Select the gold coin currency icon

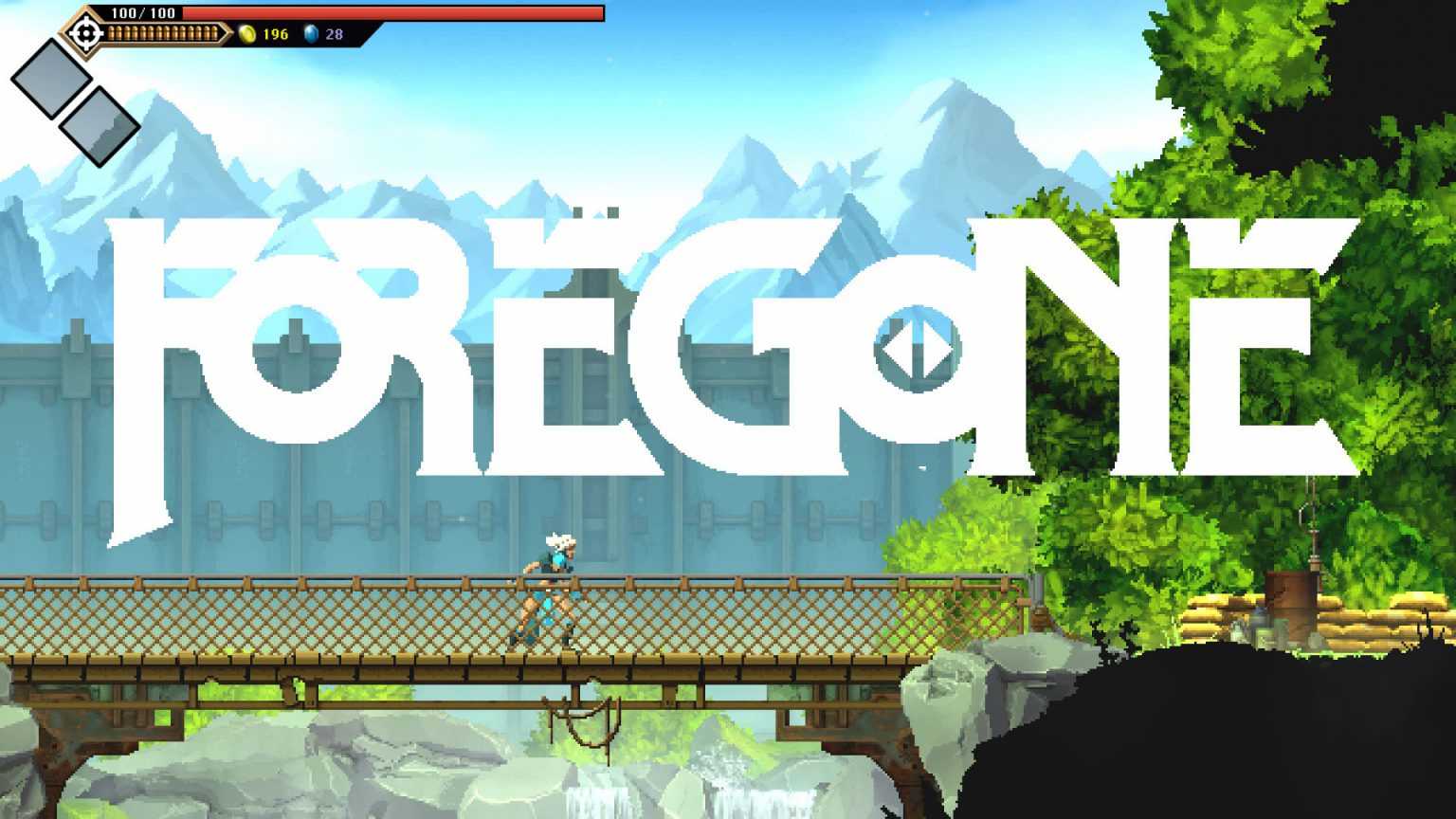pyautogui.click(x=246, y=34)
